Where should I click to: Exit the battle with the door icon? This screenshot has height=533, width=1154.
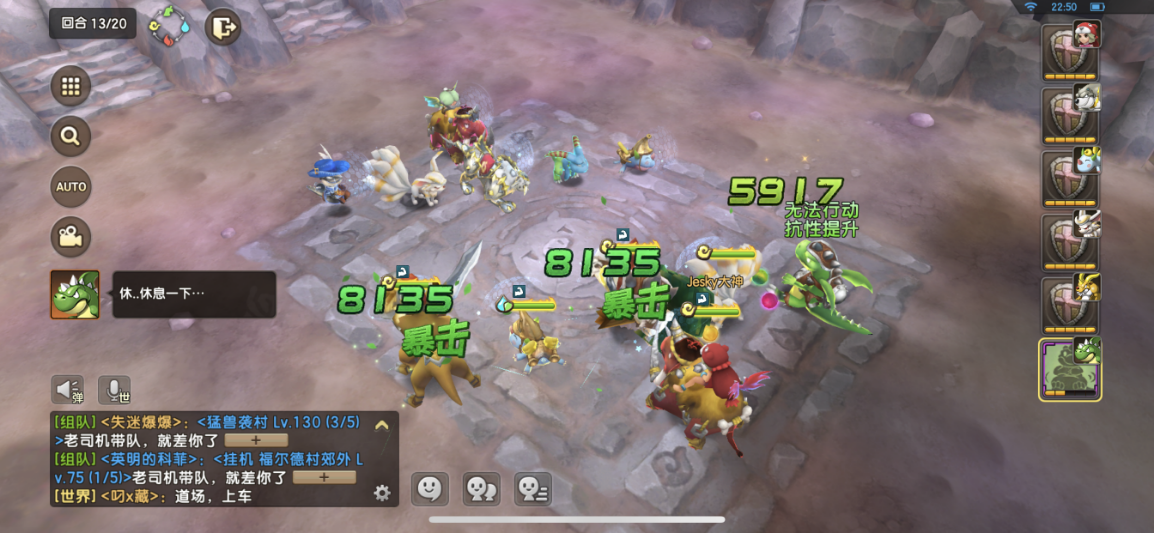coord(223,27)
